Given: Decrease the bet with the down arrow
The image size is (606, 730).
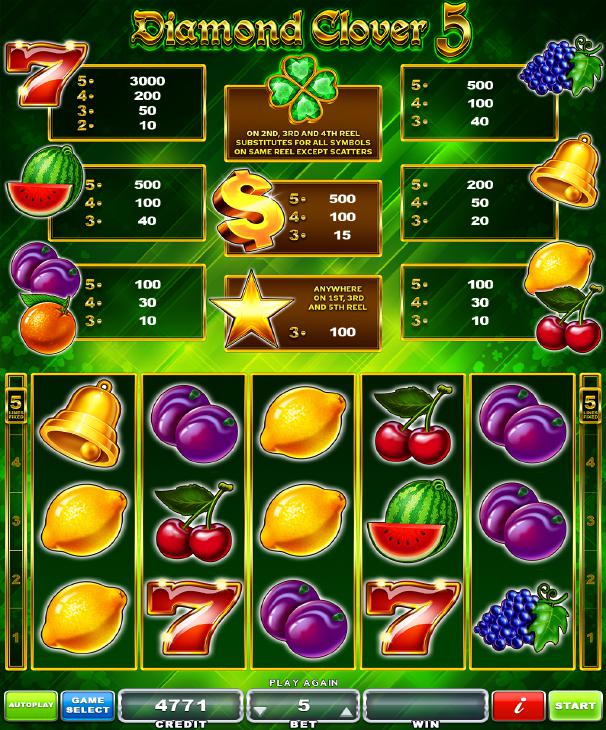Looking at the screenshot, I should pos(261,712).
